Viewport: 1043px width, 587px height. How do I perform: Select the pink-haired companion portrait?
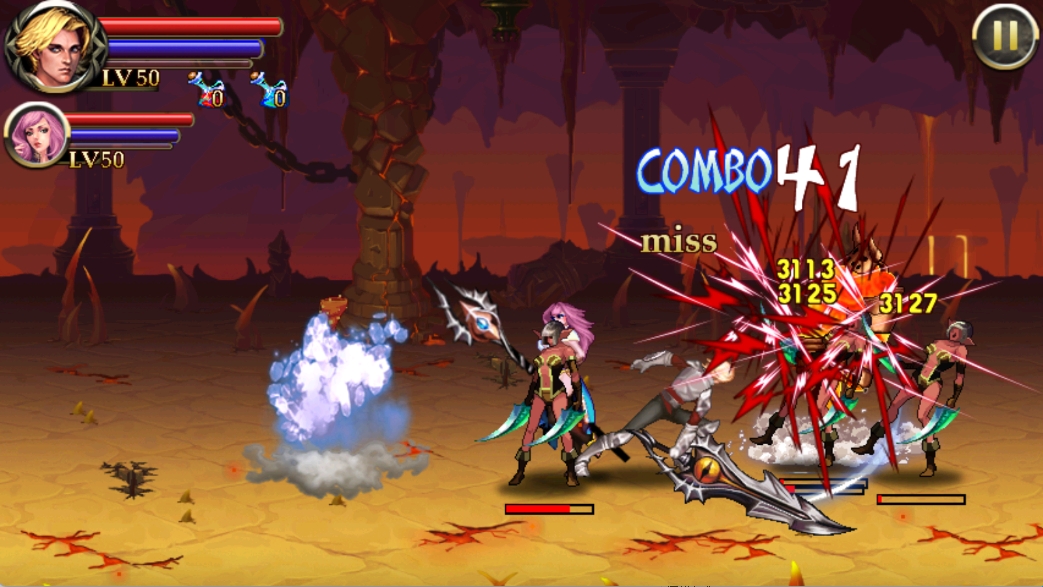tap(37, 135)
